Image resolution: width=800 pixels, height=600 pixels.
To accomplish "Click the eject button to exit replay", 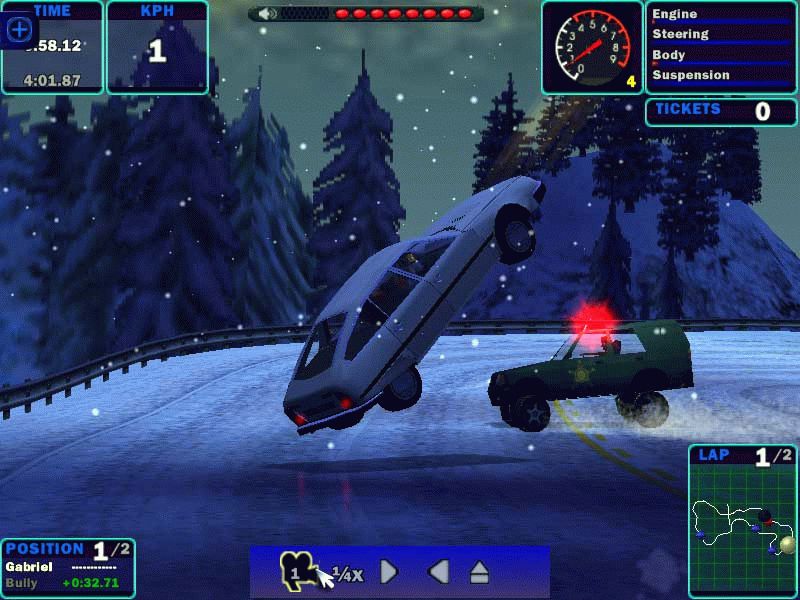I will tap(480, 572).
